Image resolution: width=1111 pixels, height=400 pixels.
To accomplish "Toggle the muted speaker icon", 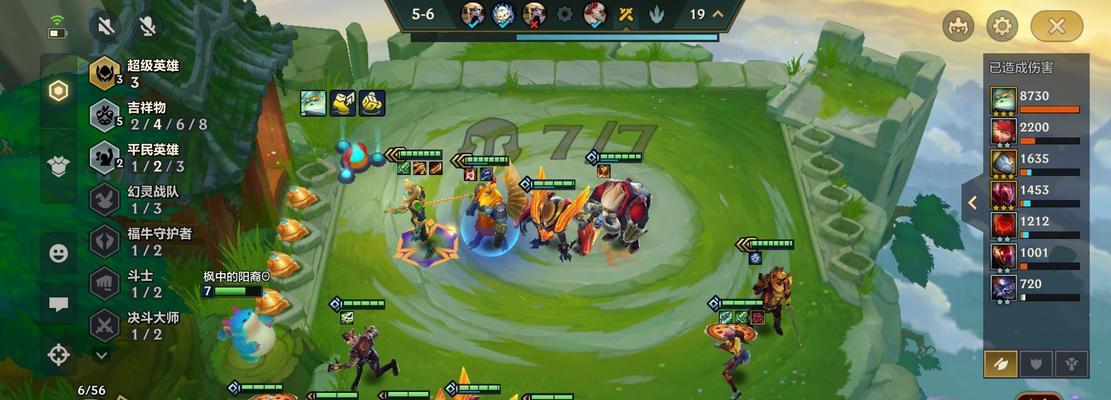I will 104,26.
